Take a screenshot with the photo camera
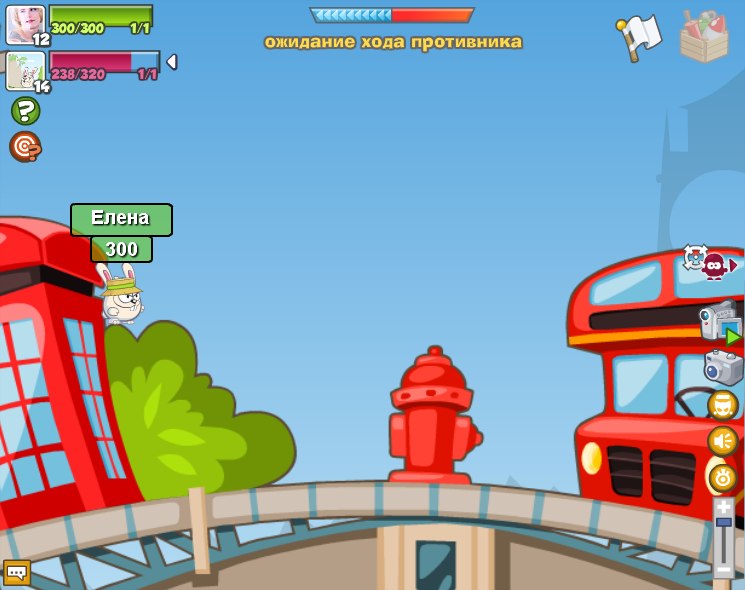745x590 pixels. coord(723,367)
